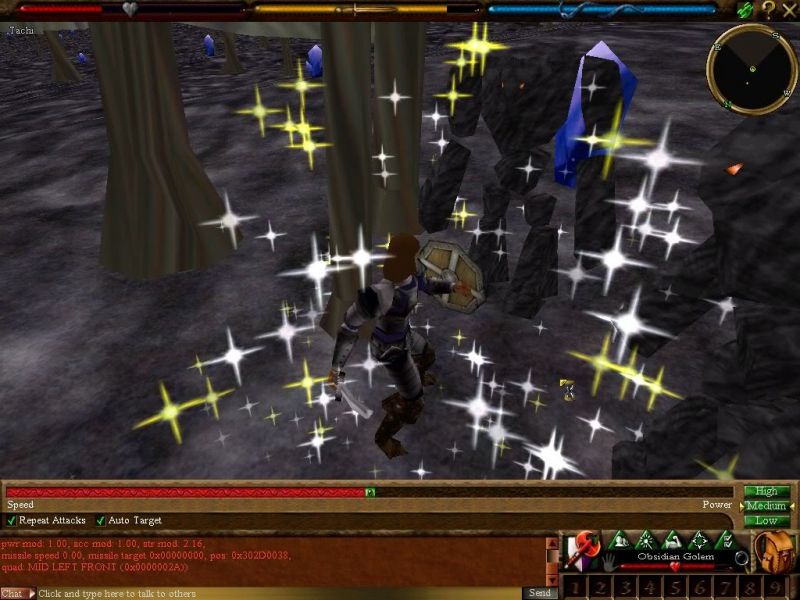Screen dimensions: 800x600
Task: Click the magnifying glass examine icon
Action: (x=741, y=557)
